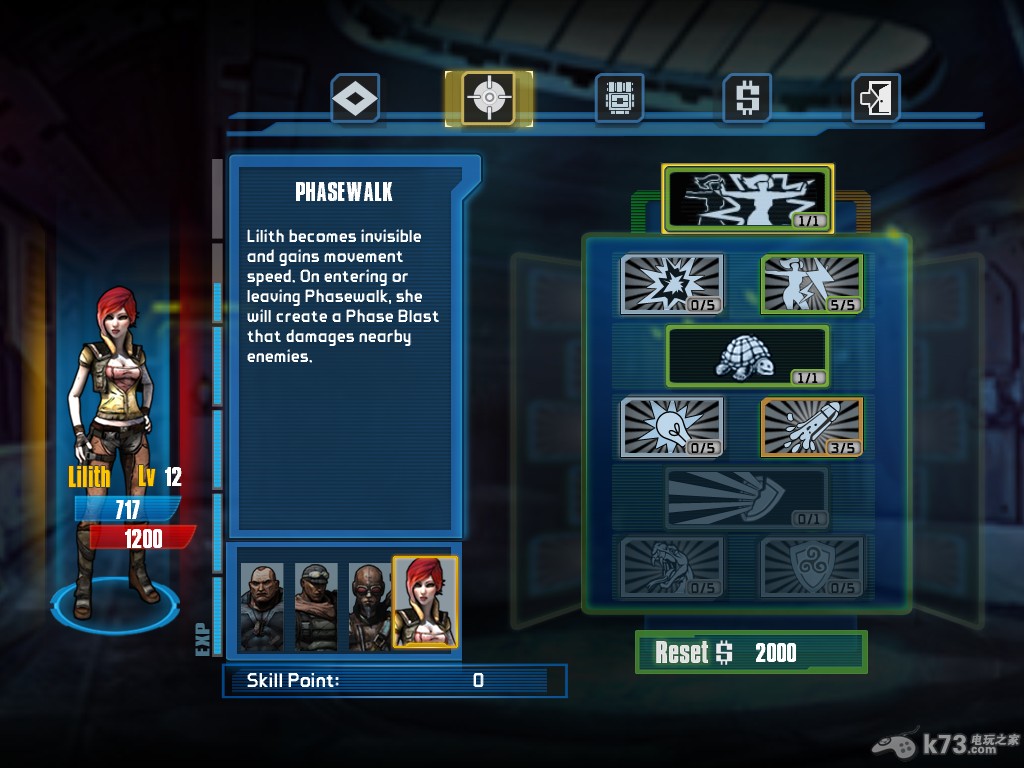Choose the splashing bullet skill with 3/5

click(x=812, y=427)
